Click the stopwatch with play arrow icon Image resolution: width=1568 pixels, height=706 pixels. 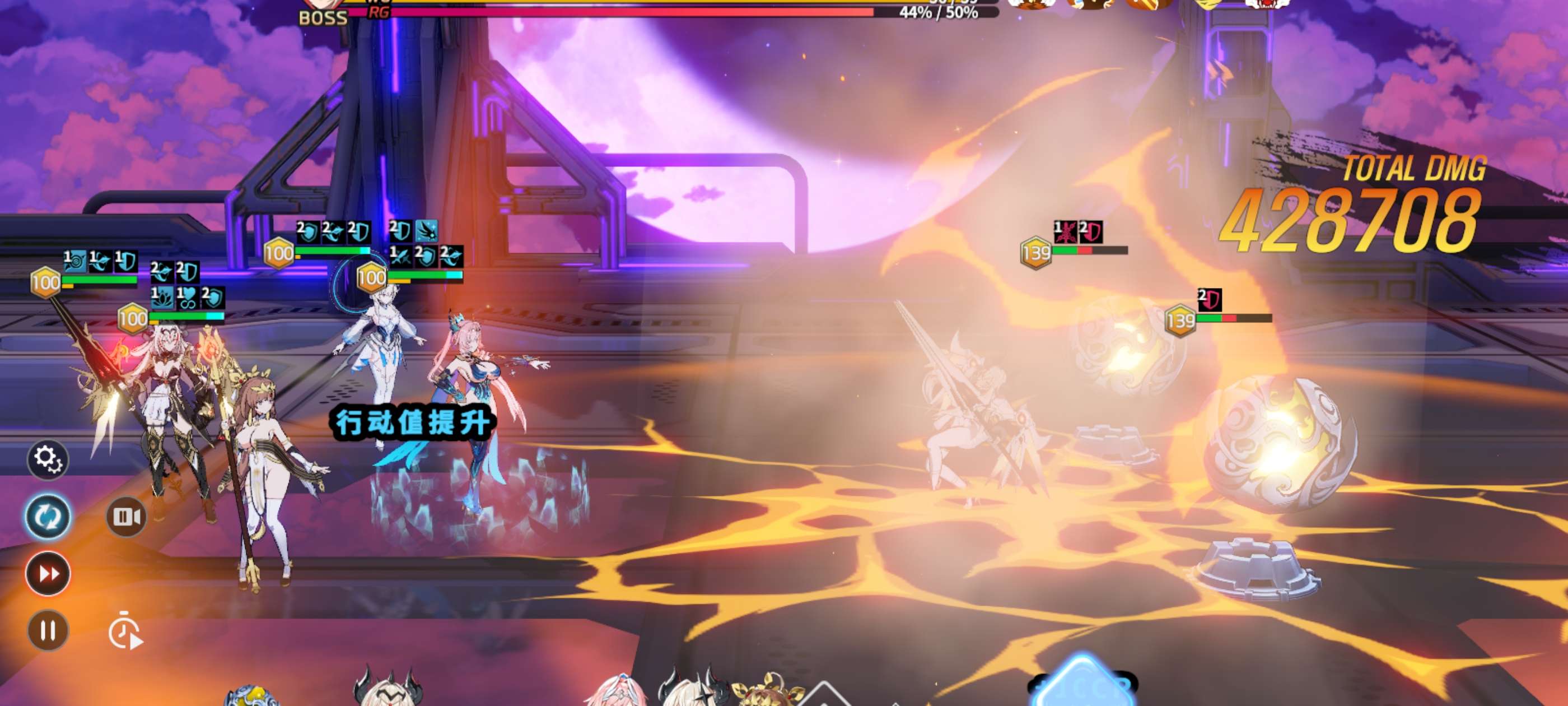pos(125,631)
